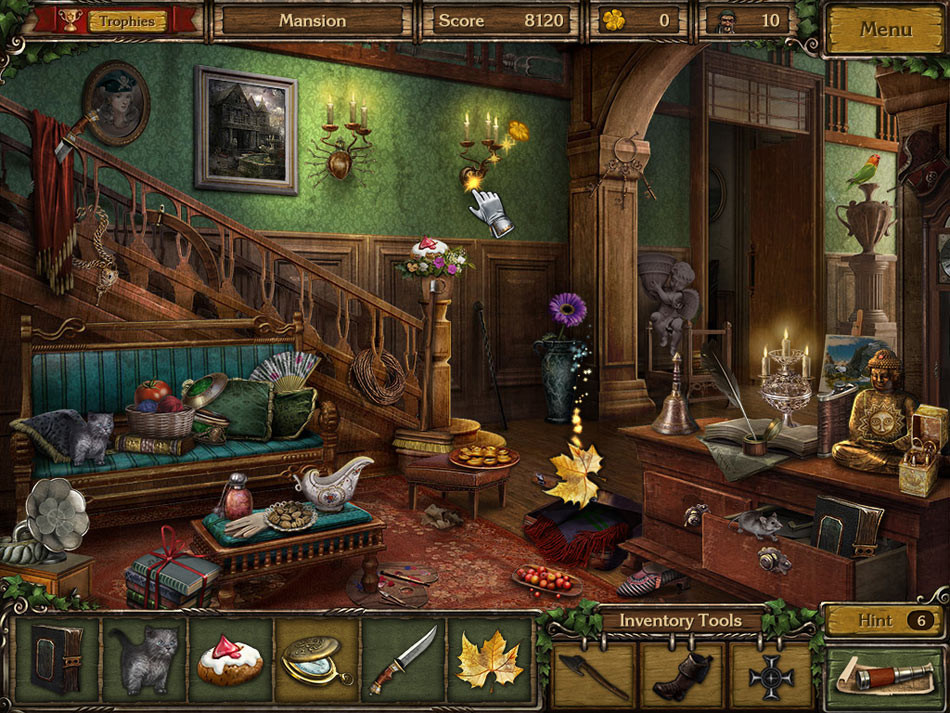950x713 pixels.
Task: Use the Hint button
Action: pos(884,620)
